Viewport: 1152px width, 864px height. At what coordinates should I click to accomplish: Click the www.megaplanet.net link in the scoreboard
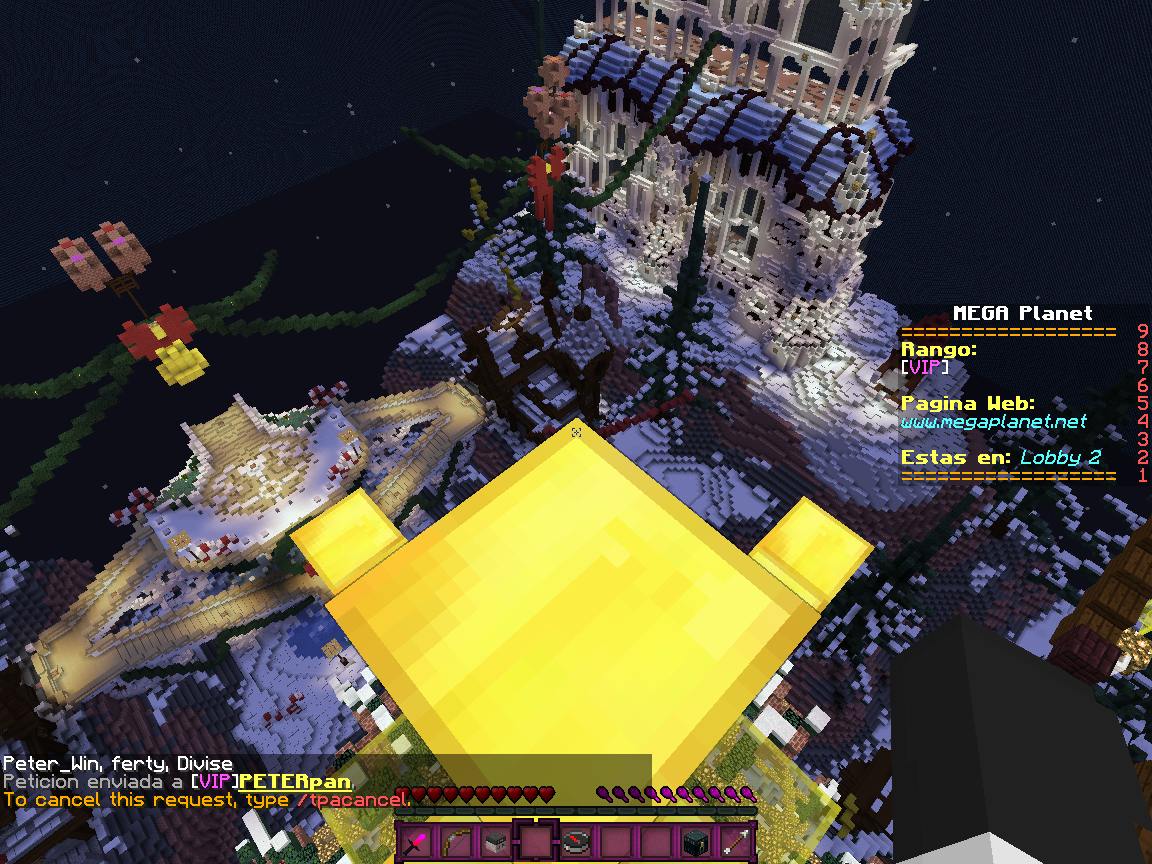click(993, 421)
